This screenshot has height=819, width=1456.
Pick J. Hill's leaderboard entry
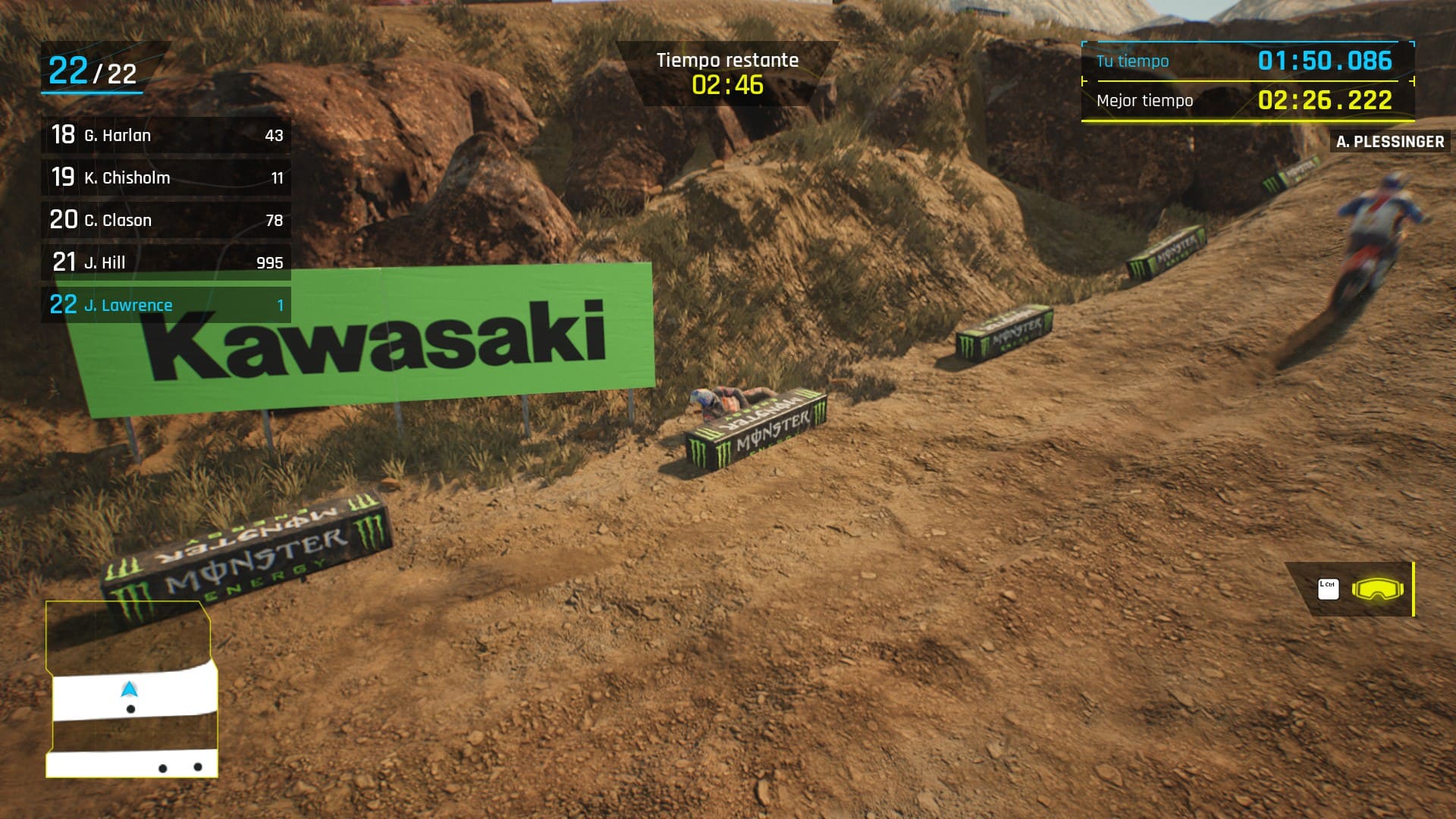click(x=165, y=263)
